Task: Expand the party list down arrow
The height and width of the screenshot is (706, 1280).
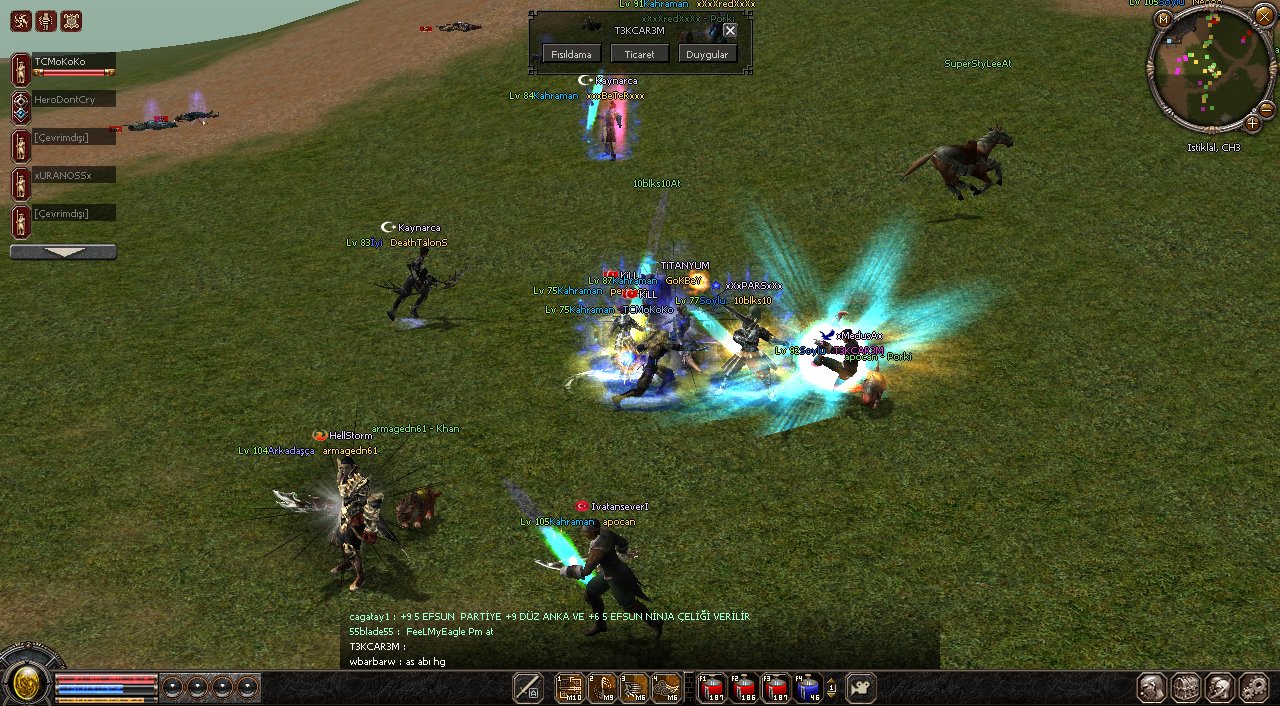Action: click(63, 252)
